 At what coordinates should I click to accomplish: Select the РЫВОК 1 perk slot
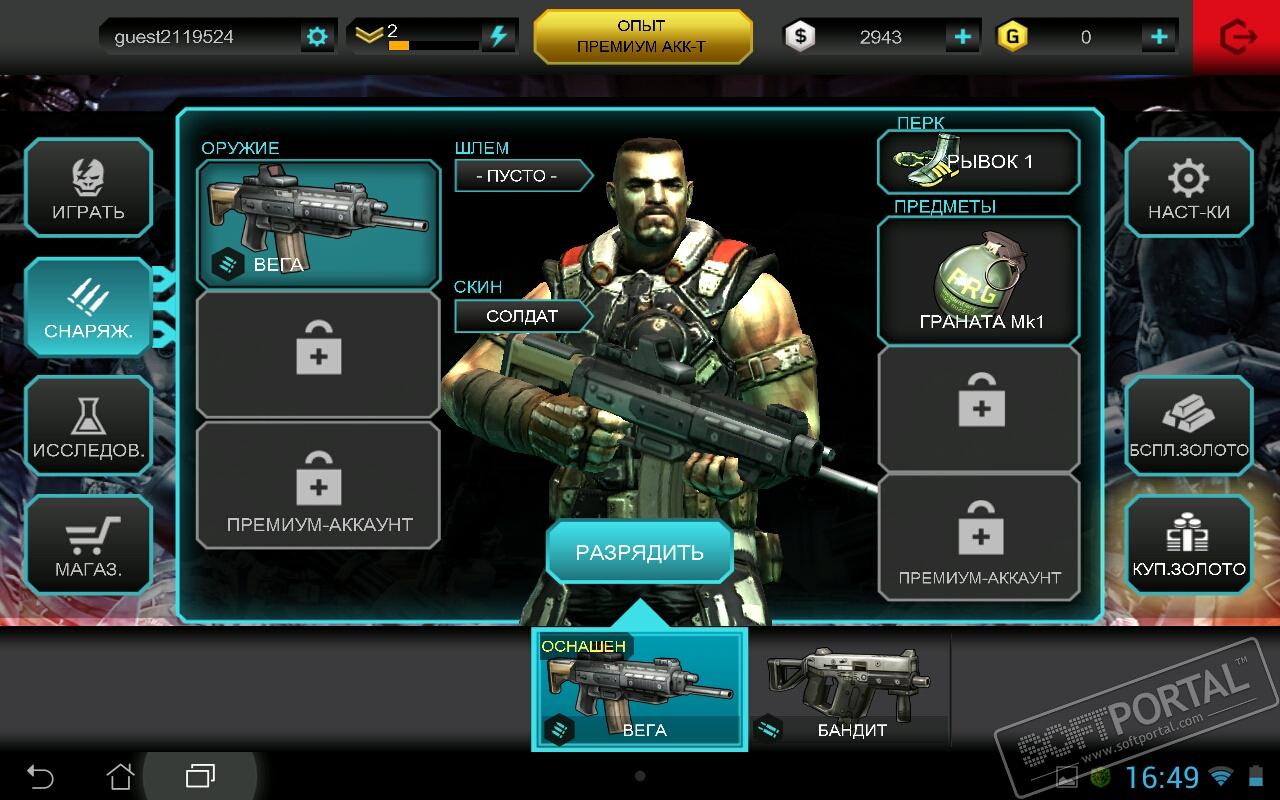[978, 162]
